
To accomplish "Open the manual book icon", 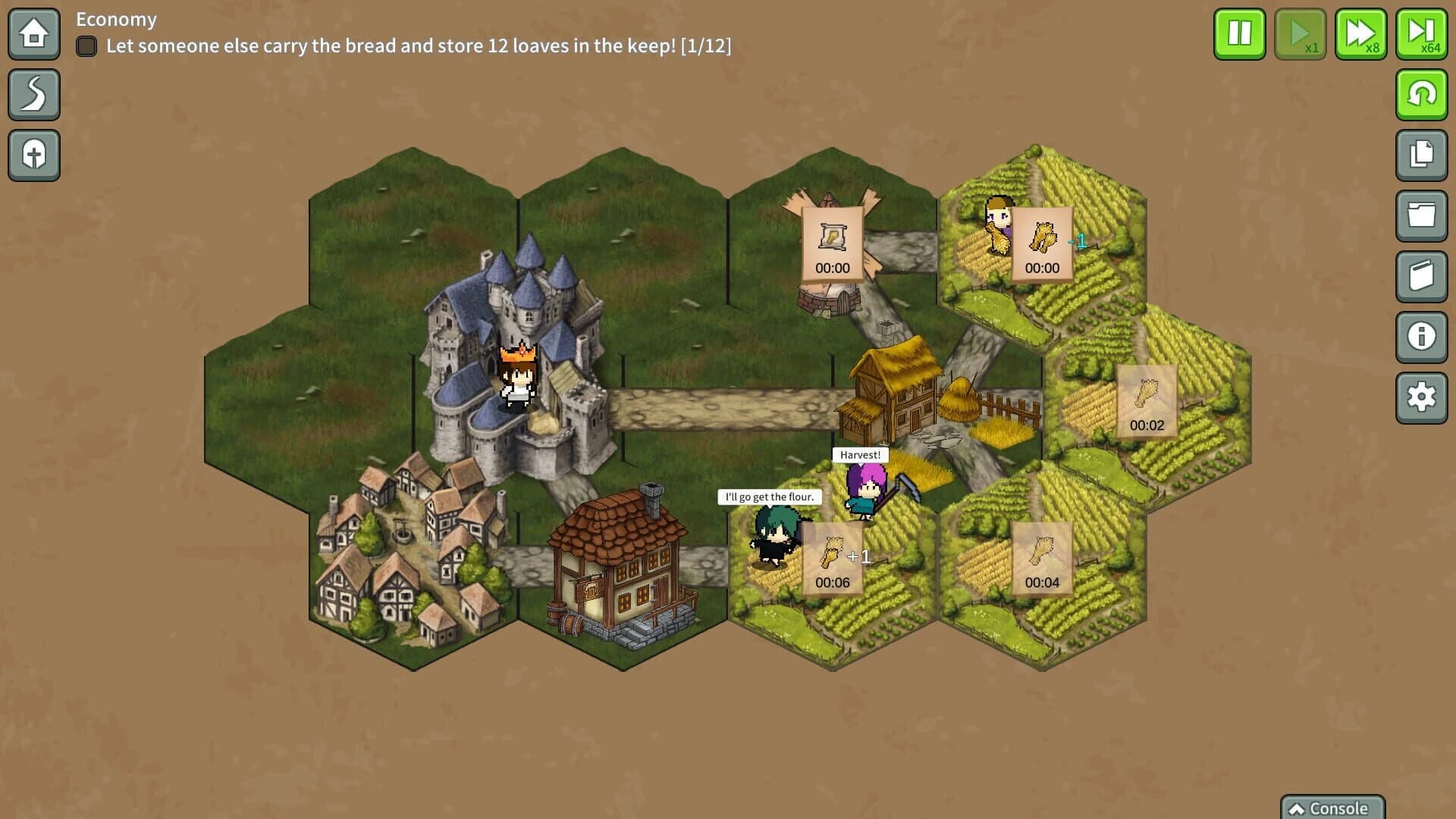I will [x=1423, y=276].
